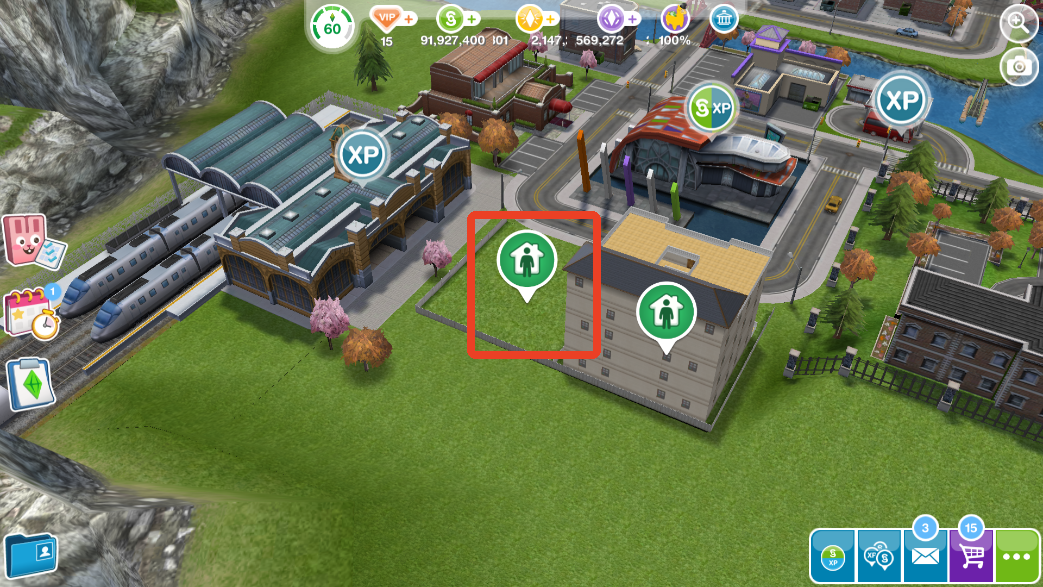This screenshot has height=587, width=1043.
Task: Open the shopping cart store
Action: pyautogui.click(x=971, y=556)
